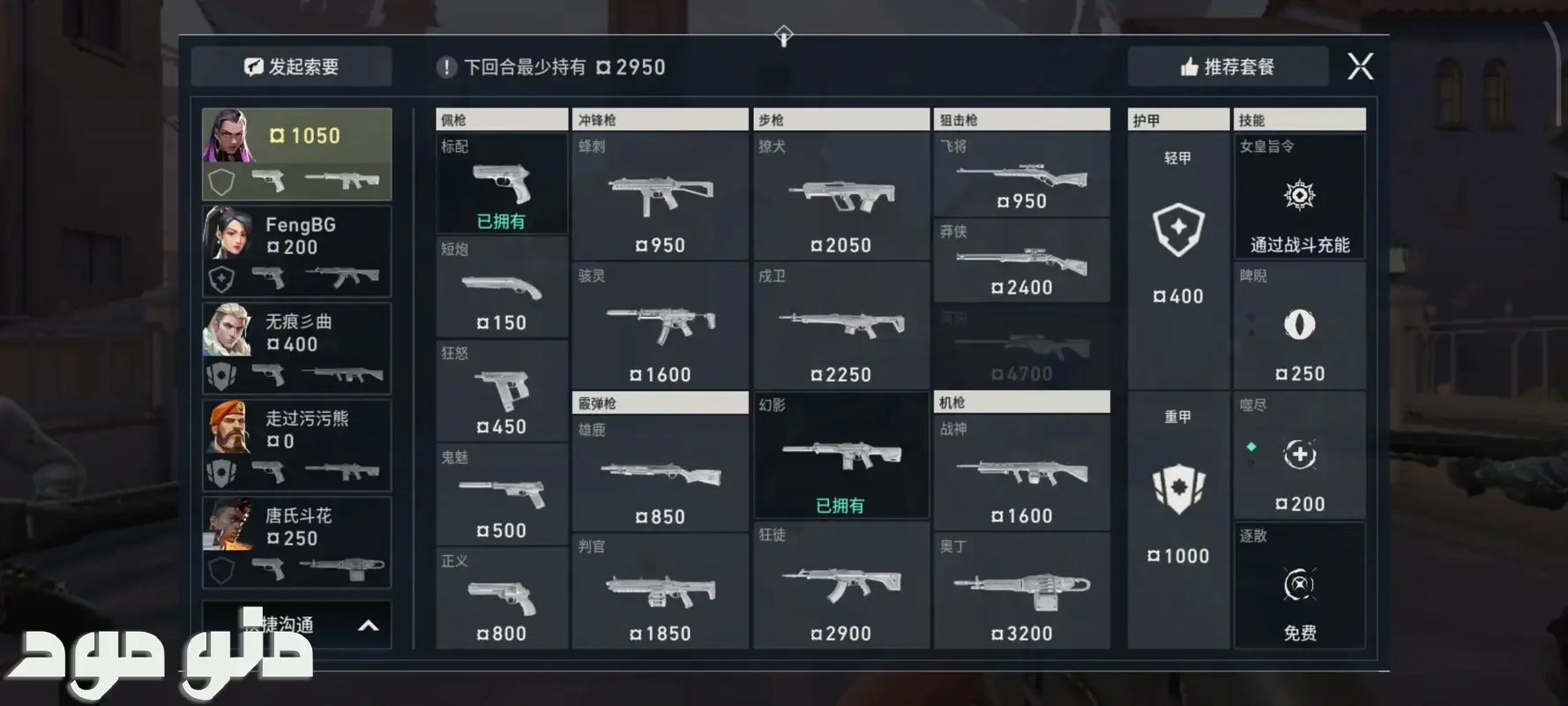This screenshot has width=1568, height=706.
Task: Choose the 戍卫 rifle for 2250
Action: (x=840, y=327)
